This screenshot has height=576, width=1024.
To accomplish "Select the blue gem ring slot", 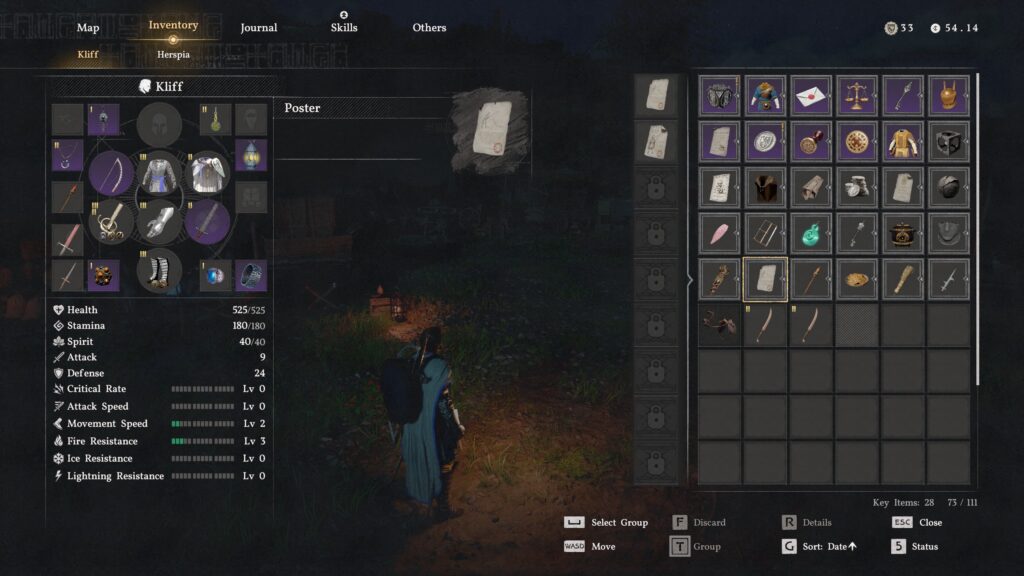I will click(215, 275).
